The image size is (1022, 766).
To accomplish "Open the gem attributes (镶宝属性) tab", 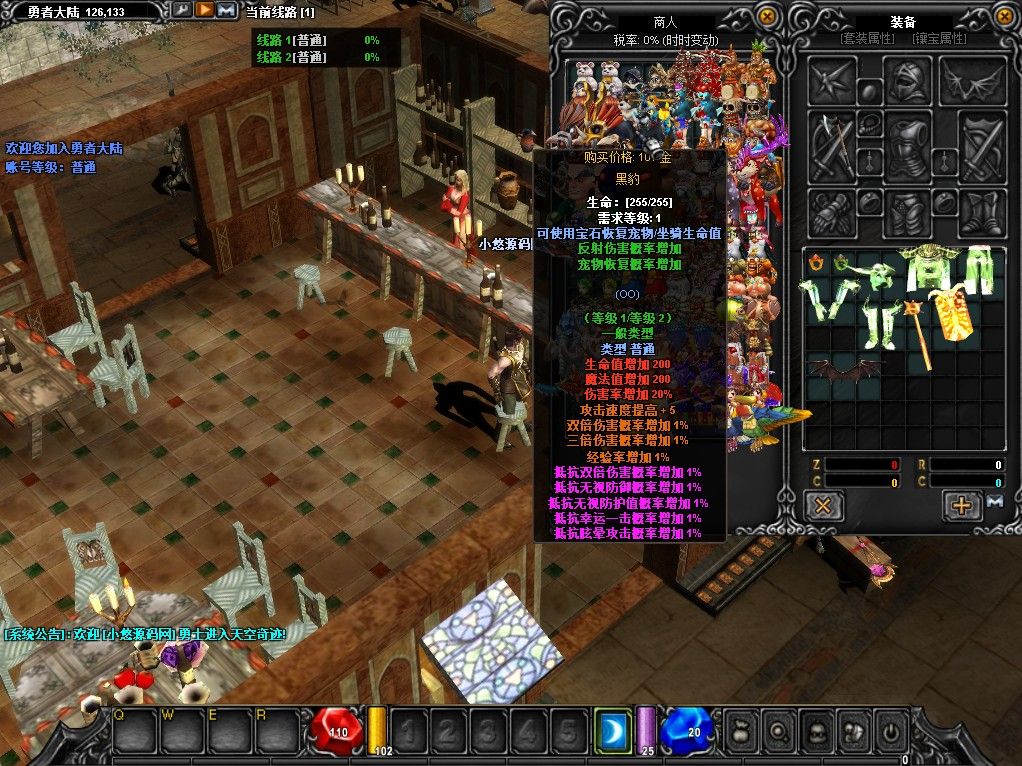I will (939, 39).
